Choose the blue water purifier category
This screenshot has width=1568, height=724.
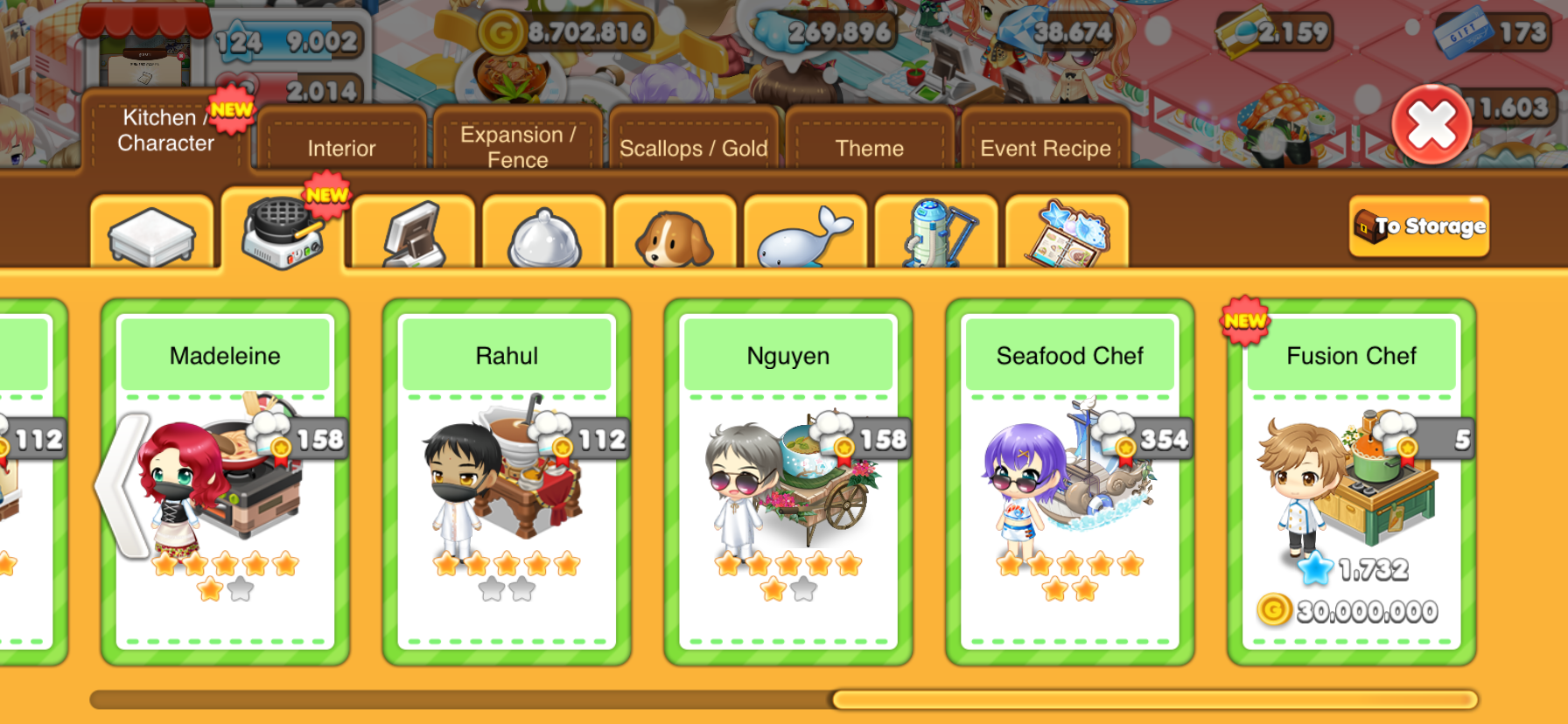point(935,234)
